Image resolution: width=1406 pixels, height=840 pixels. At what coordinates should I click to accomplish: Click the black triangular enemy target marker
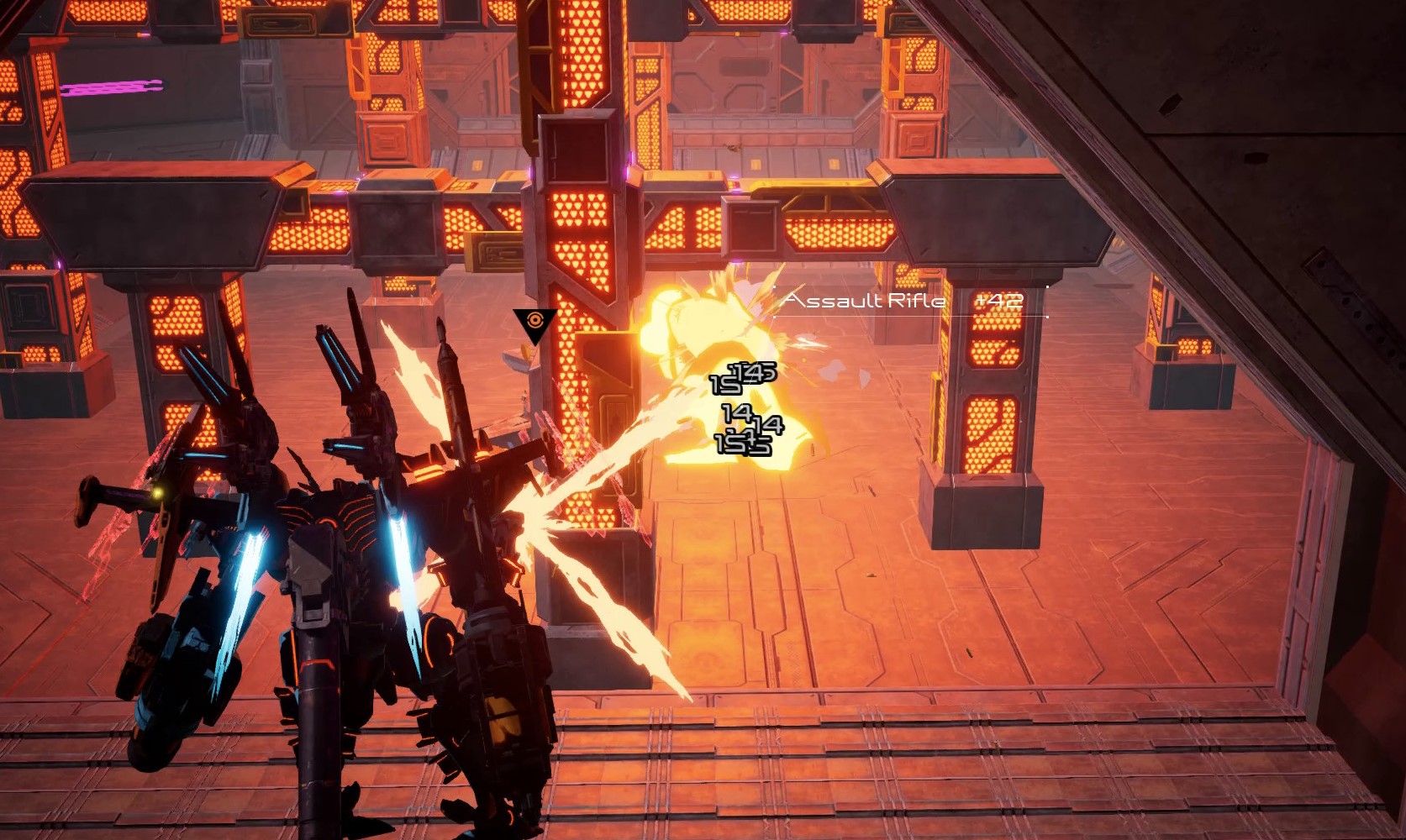tap(534, 323)
